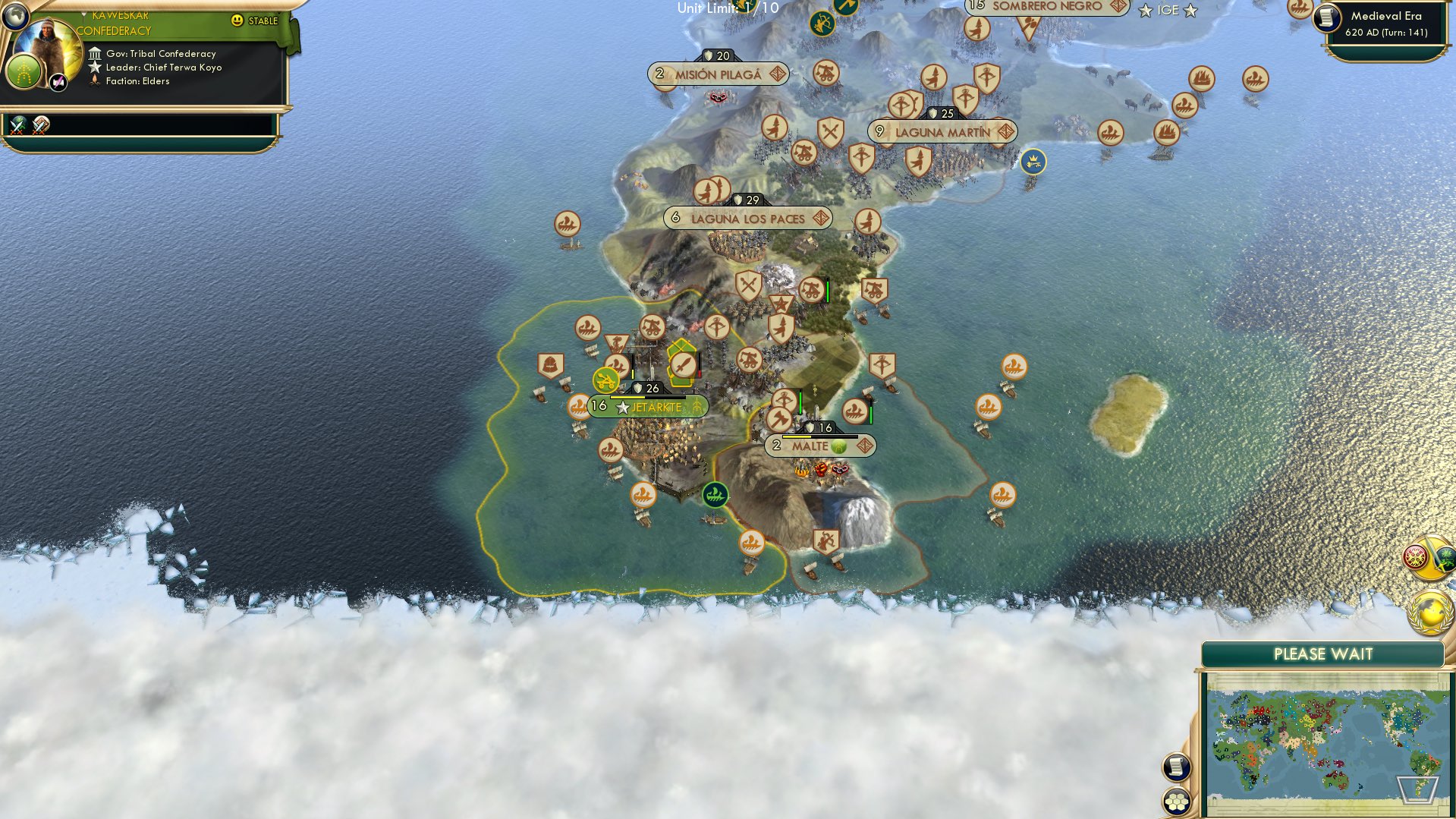Expand Malte's production details via diamond icon
Image resolution: width=1456 pixels, height=819 pixels.
click(866, 446)
